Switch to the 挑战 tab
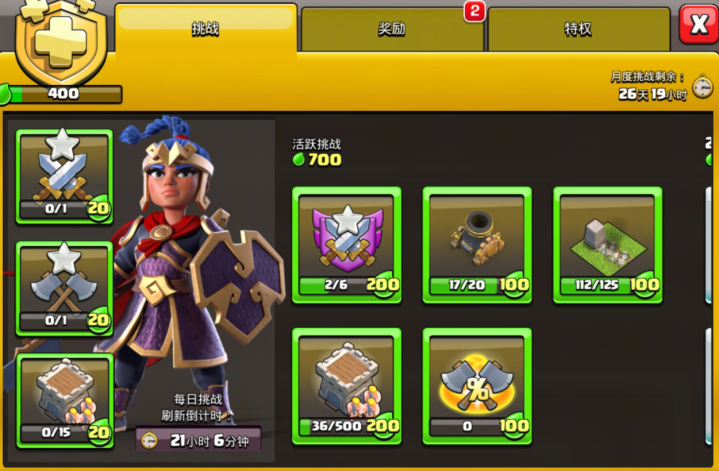 (205, 28)
